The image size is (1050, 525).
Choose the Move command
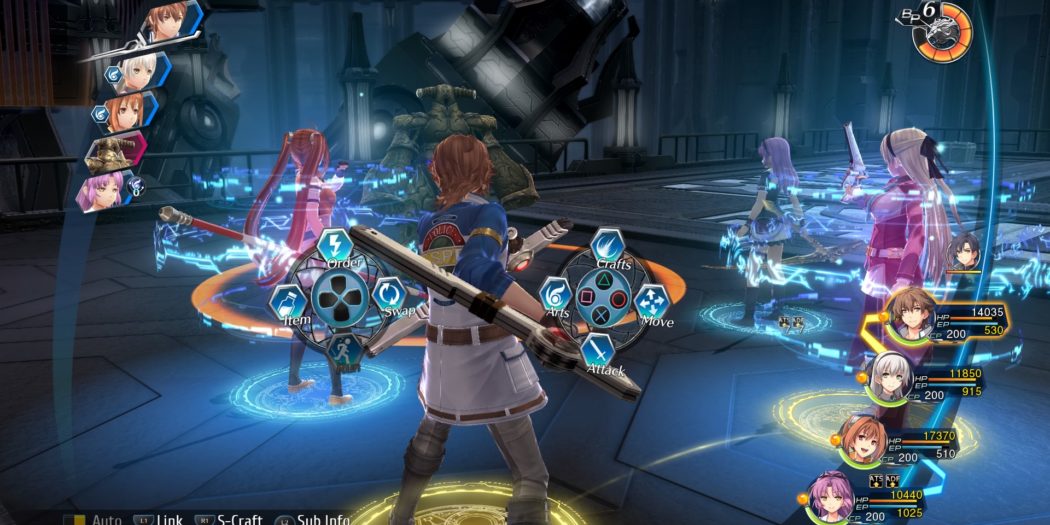click(652, 301)
